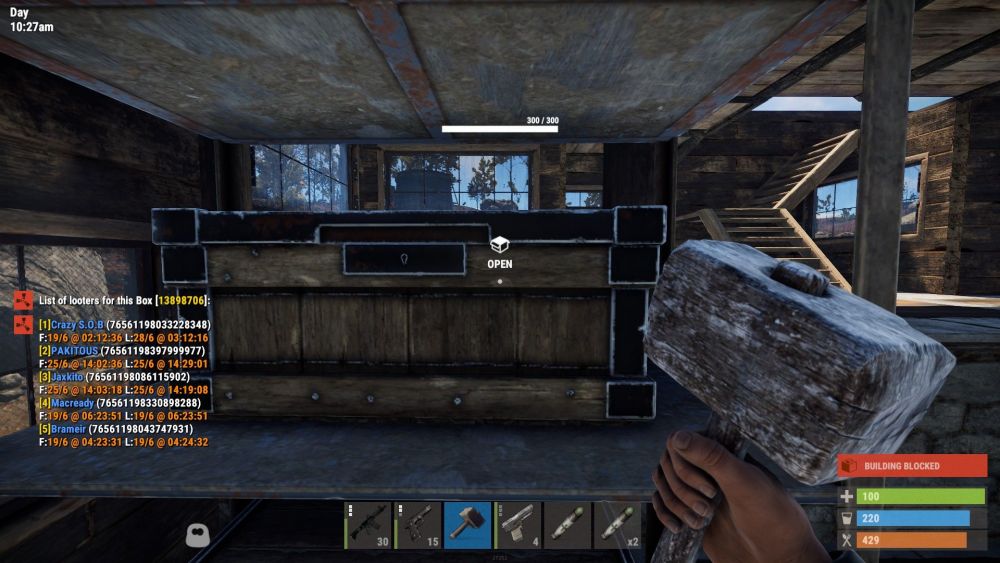Select PAKITOUS in the looters list

click(75, 351)
